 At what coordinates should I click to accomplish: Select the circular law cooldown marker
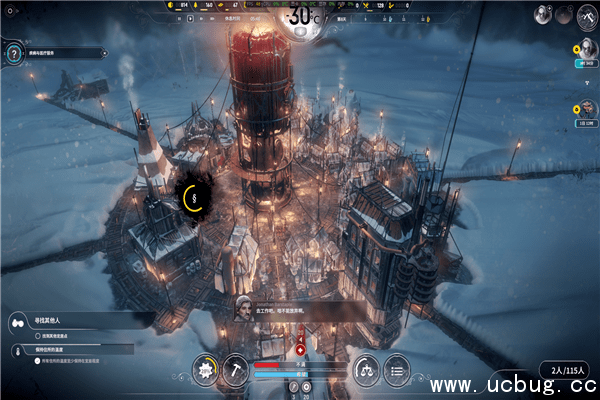[191, 197]
